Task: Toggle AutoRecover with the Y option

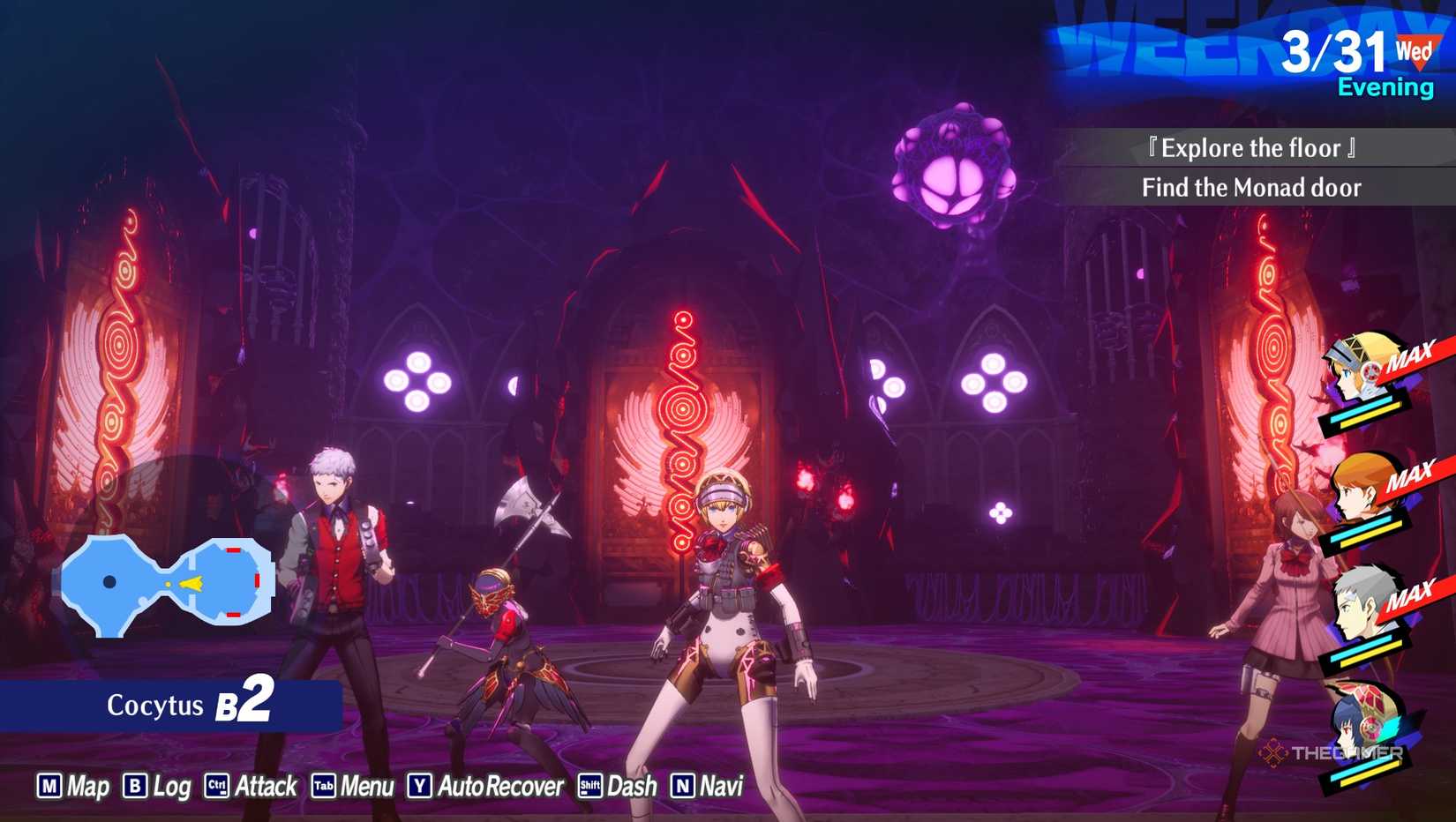Action: click(420, 786)
